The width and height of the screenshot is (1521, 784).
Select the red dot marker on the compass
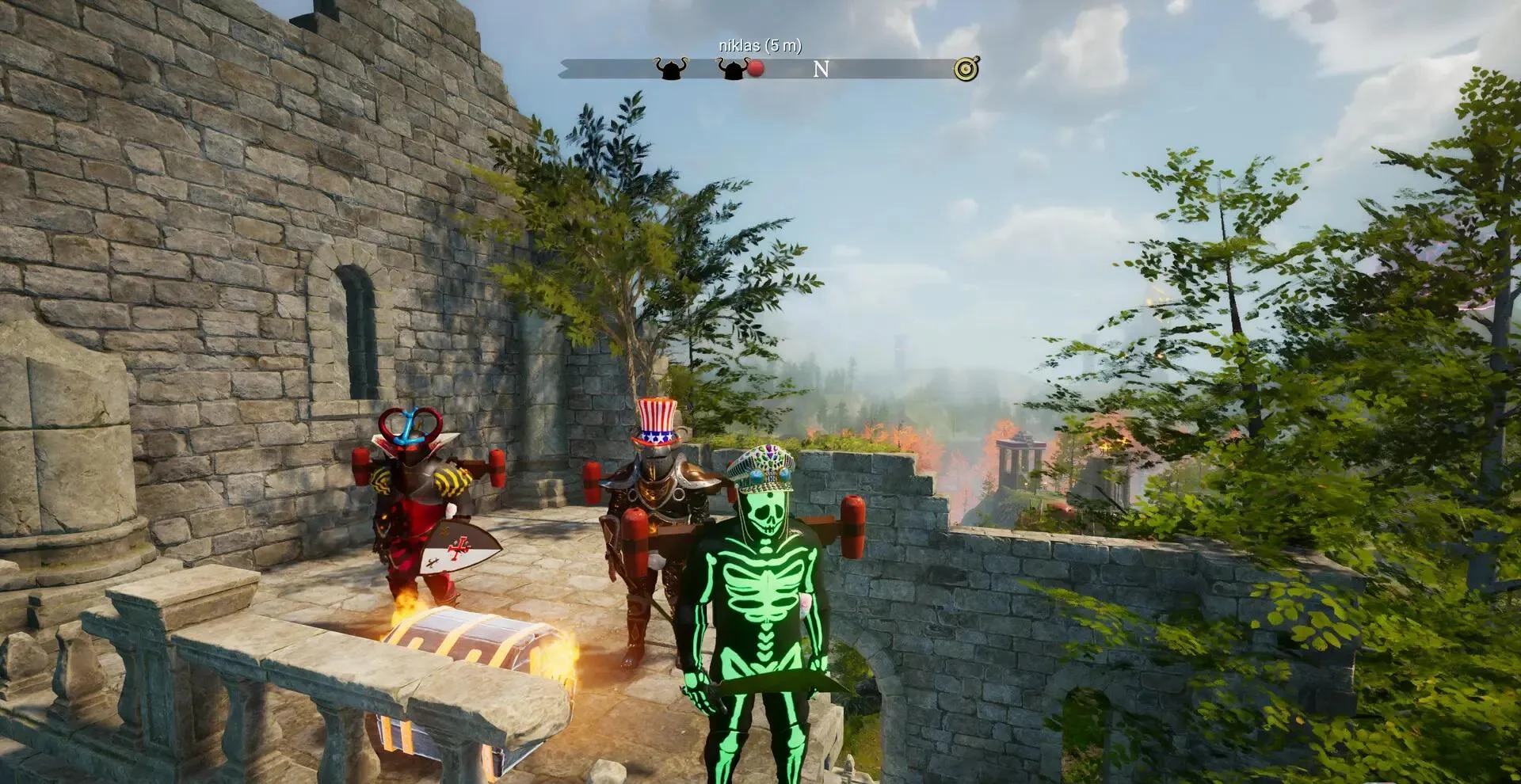756,69
